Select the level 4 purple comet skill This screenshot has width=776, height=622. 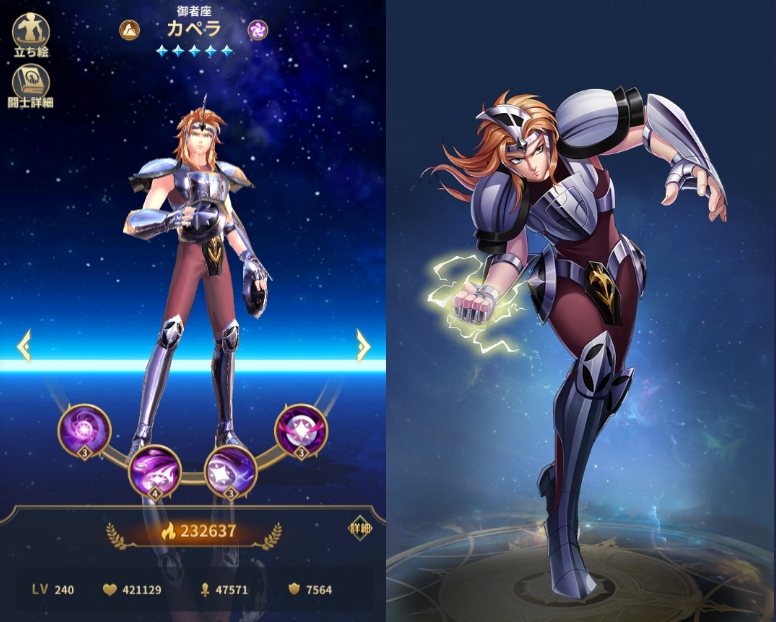pos(155,471)
